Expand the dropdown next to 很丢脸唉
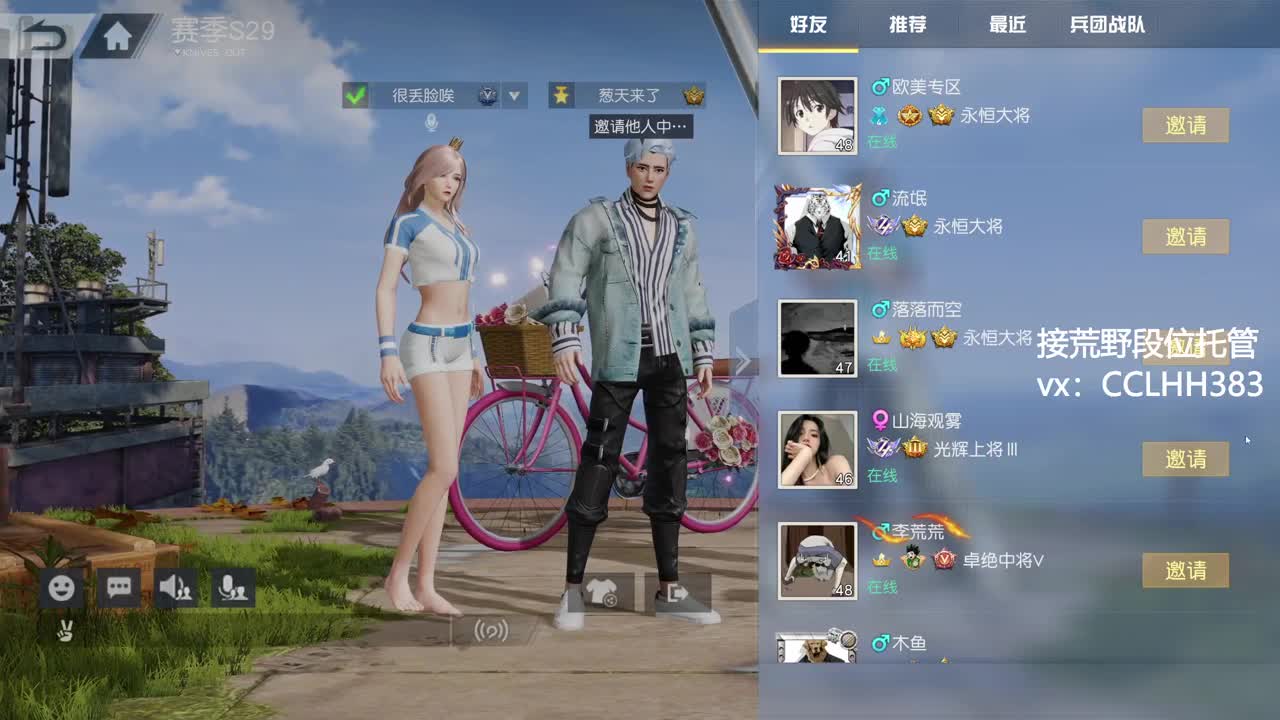The width and height of the screenshot is (1280, 720). pyautogui.click(x=513, y=96)
